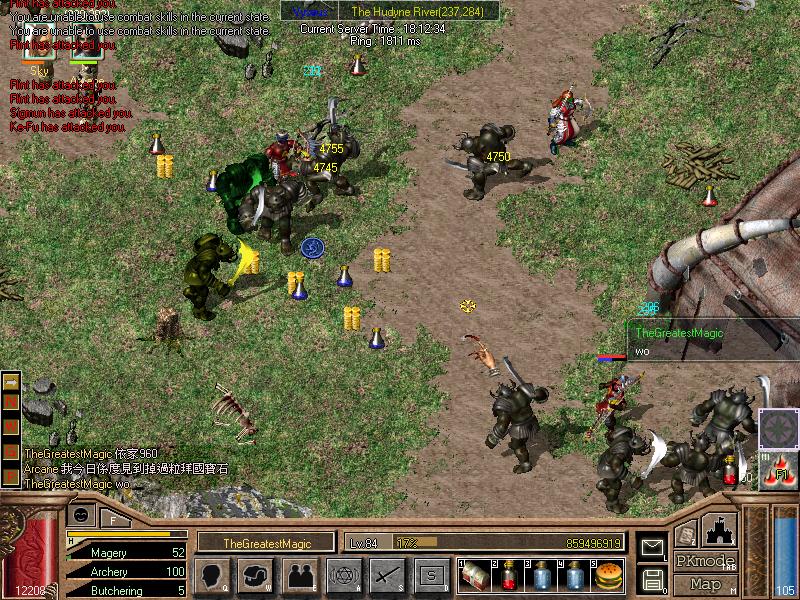
Task: Open the character head profile button
Action: (212, 575)
